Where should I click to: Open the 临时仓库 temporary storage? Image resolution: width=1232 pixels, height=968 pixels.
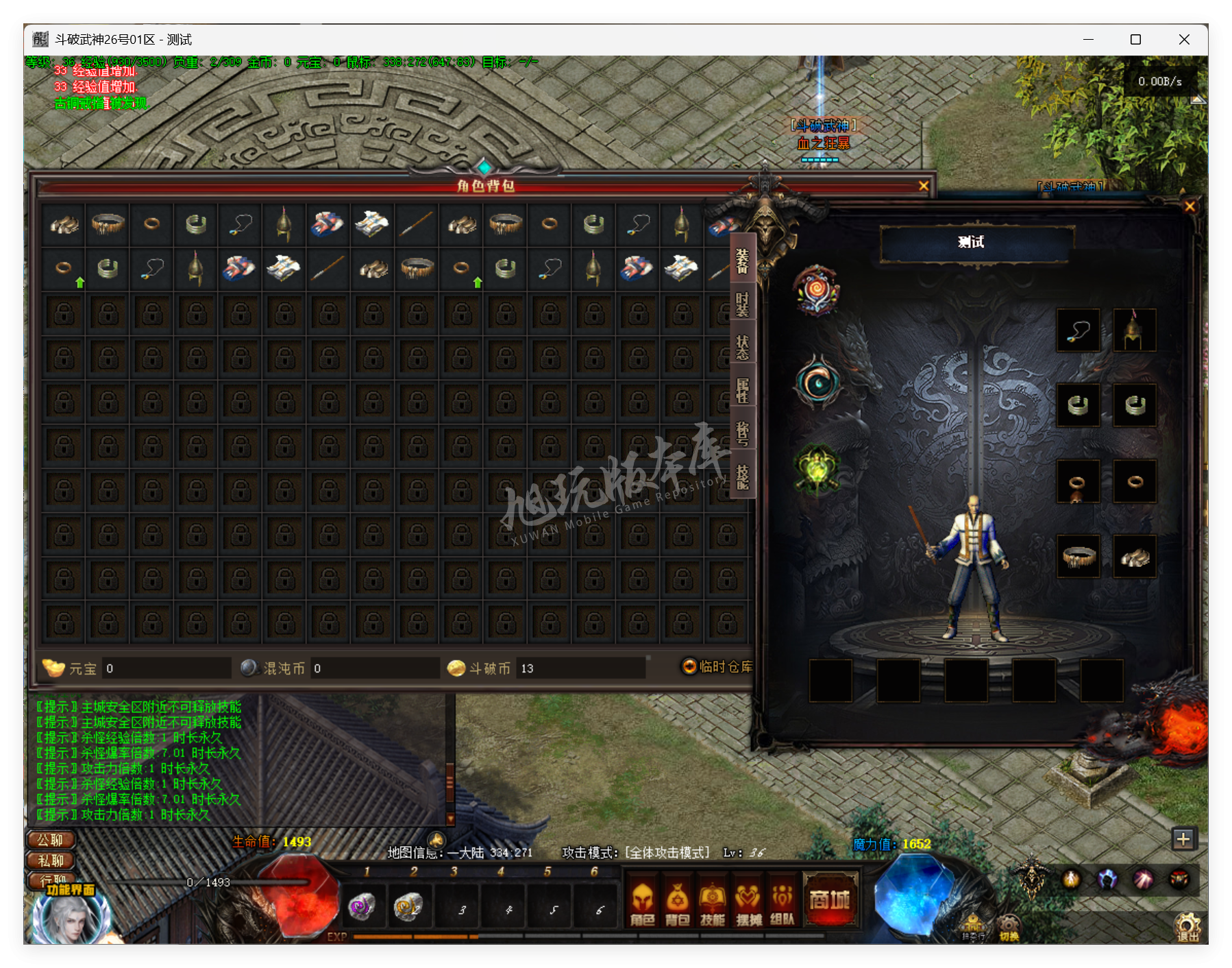click(x=717, y=666)
